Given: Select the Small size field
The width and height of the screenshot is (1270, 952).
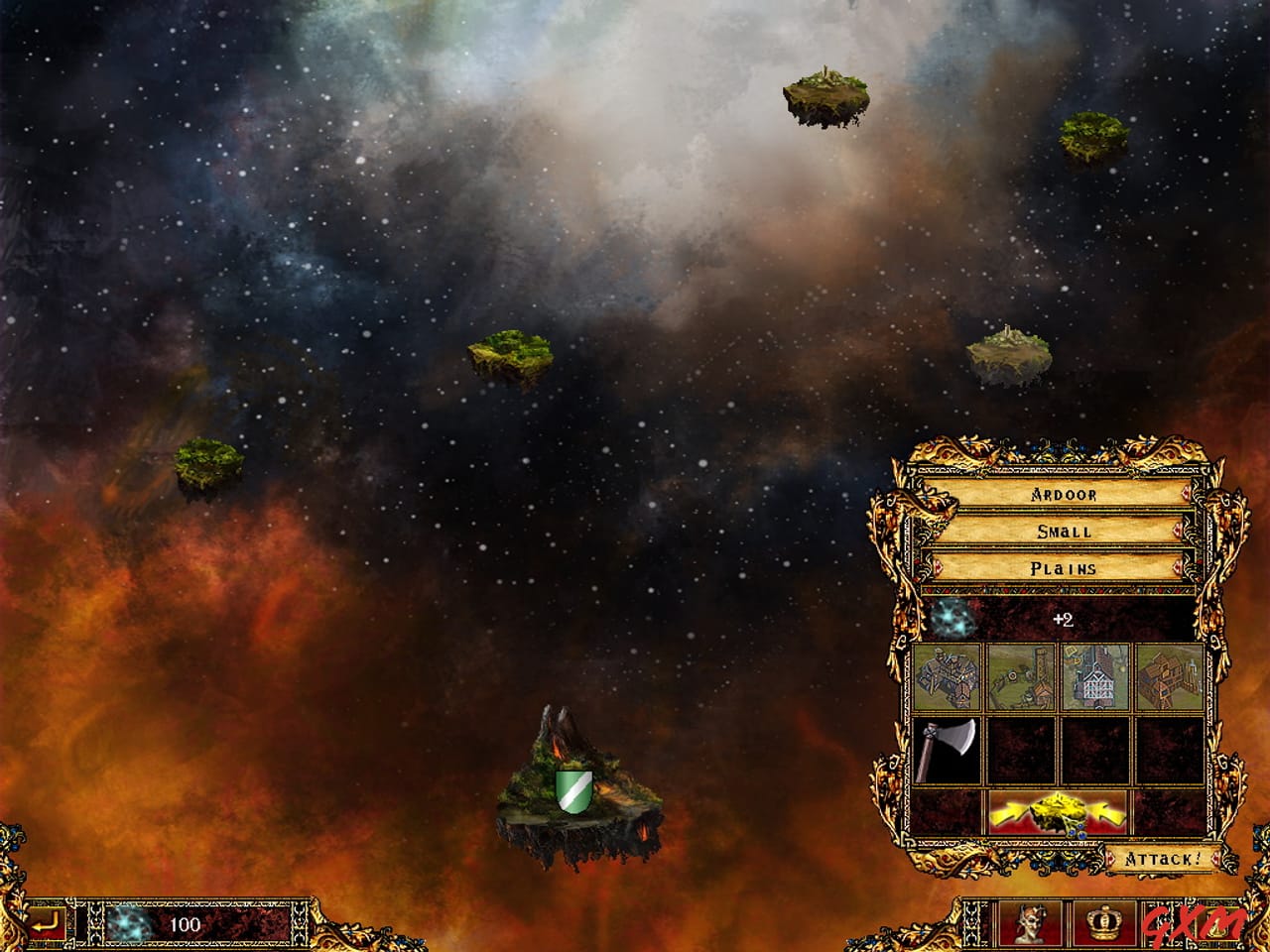Looking at the screenshot, I should (1062, 531).
